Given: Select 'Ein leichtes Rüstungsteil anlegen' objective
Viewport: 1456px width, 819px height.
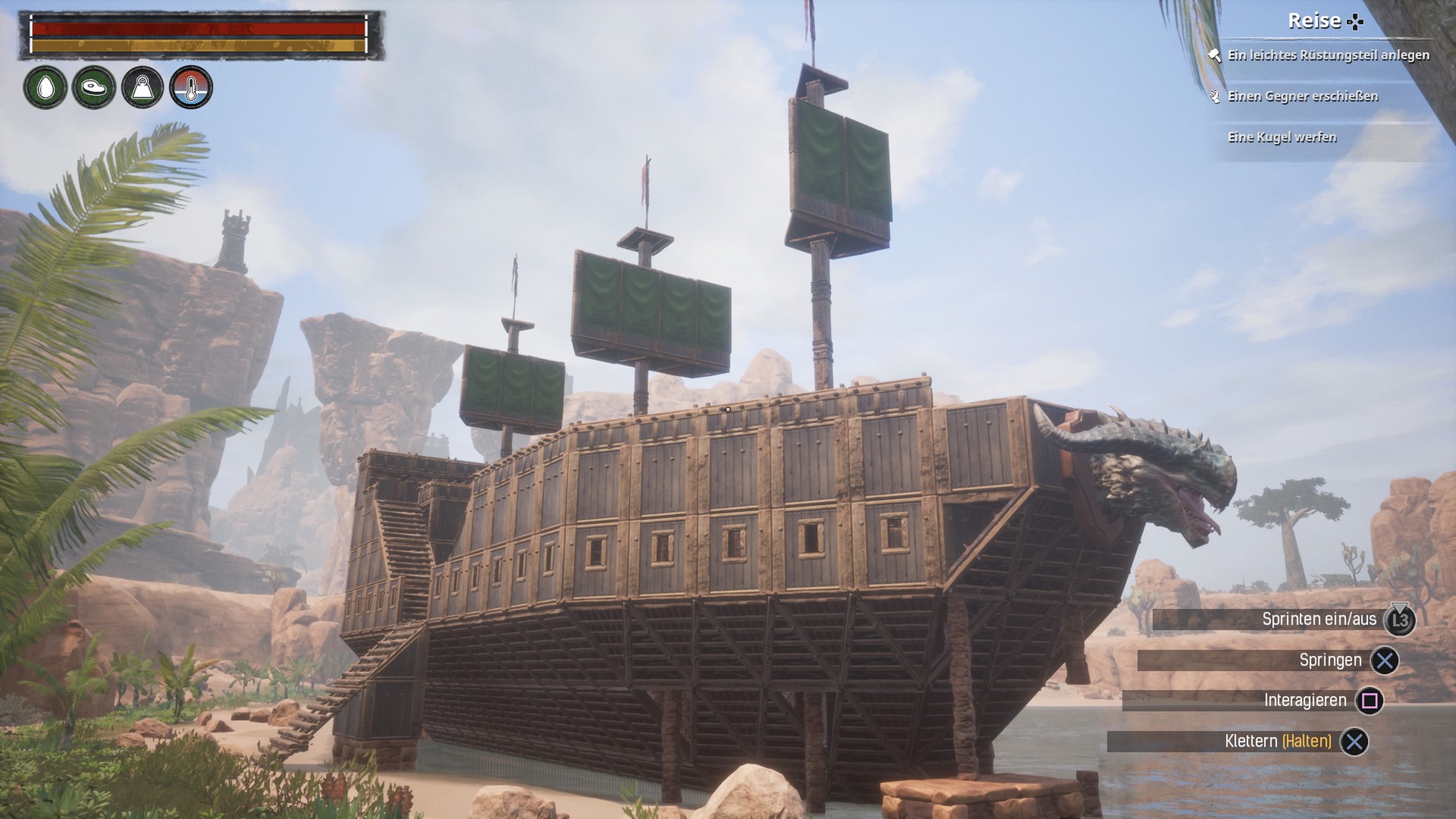Looking at the screenshot, I should point(1328,55).
